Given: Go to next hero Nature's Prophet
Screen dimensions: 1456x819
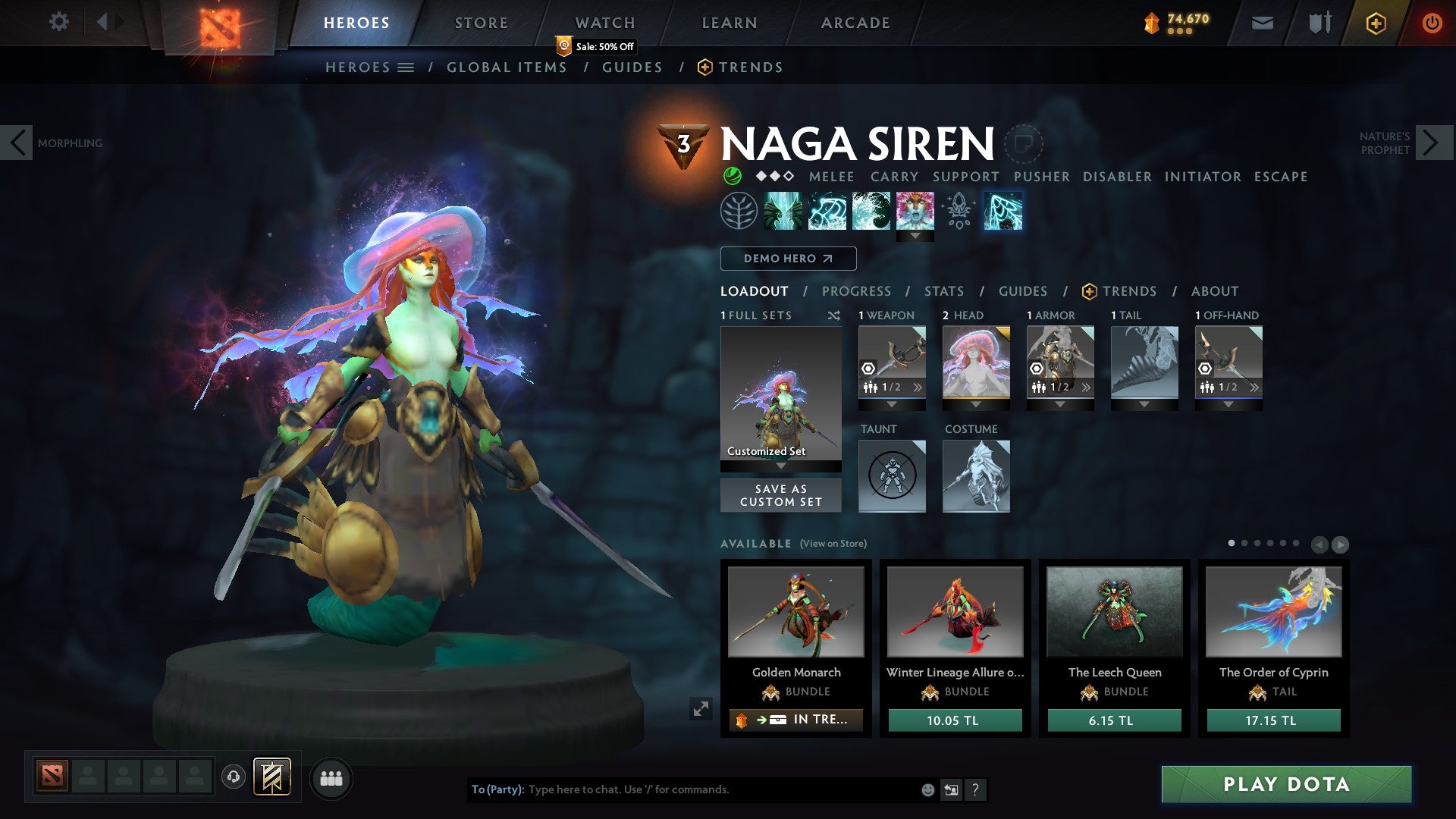Looking at the screenshot, I should (x=1432, y=143).
